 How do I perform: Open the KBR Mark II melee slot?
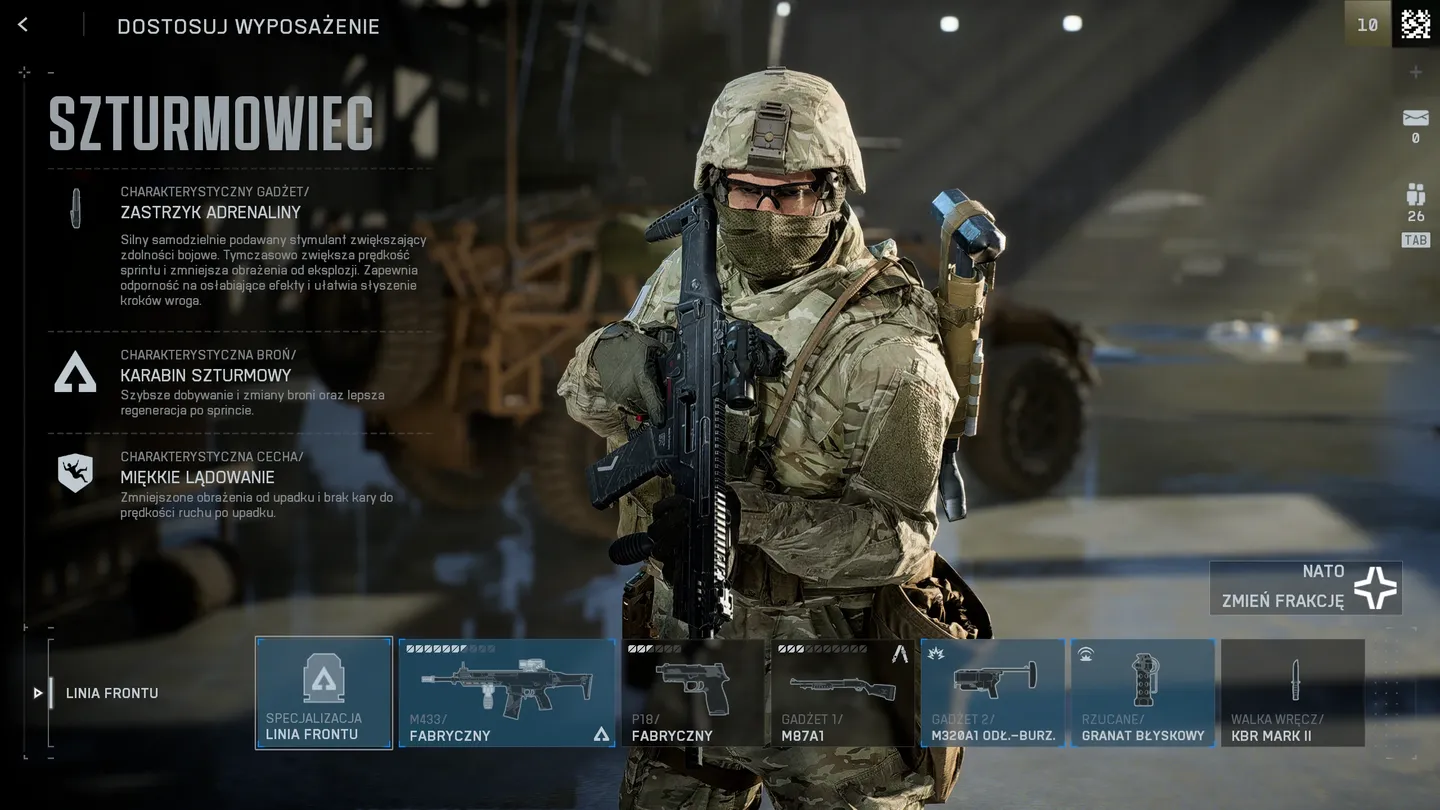click(x=1293, y=693)
